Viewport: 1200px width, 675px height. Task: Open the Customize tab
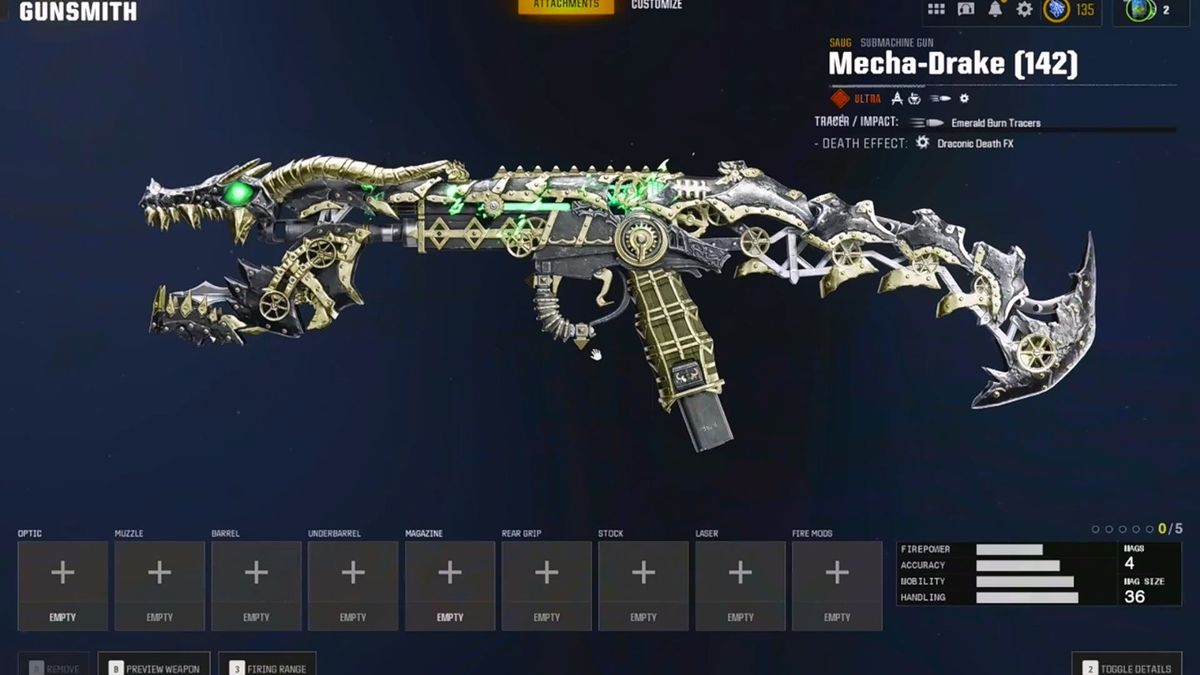click(x=656, y=6)
